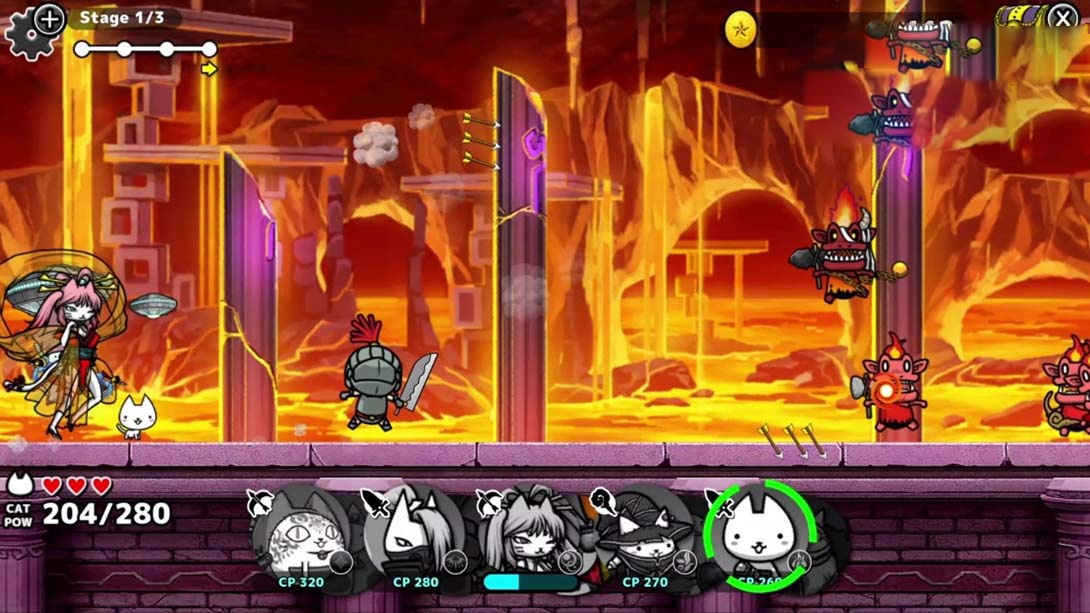Choose the green-ringed basic white cat unit
Image resolution: width=1090 pixels, height=613 pixels.
coord(760,536)
